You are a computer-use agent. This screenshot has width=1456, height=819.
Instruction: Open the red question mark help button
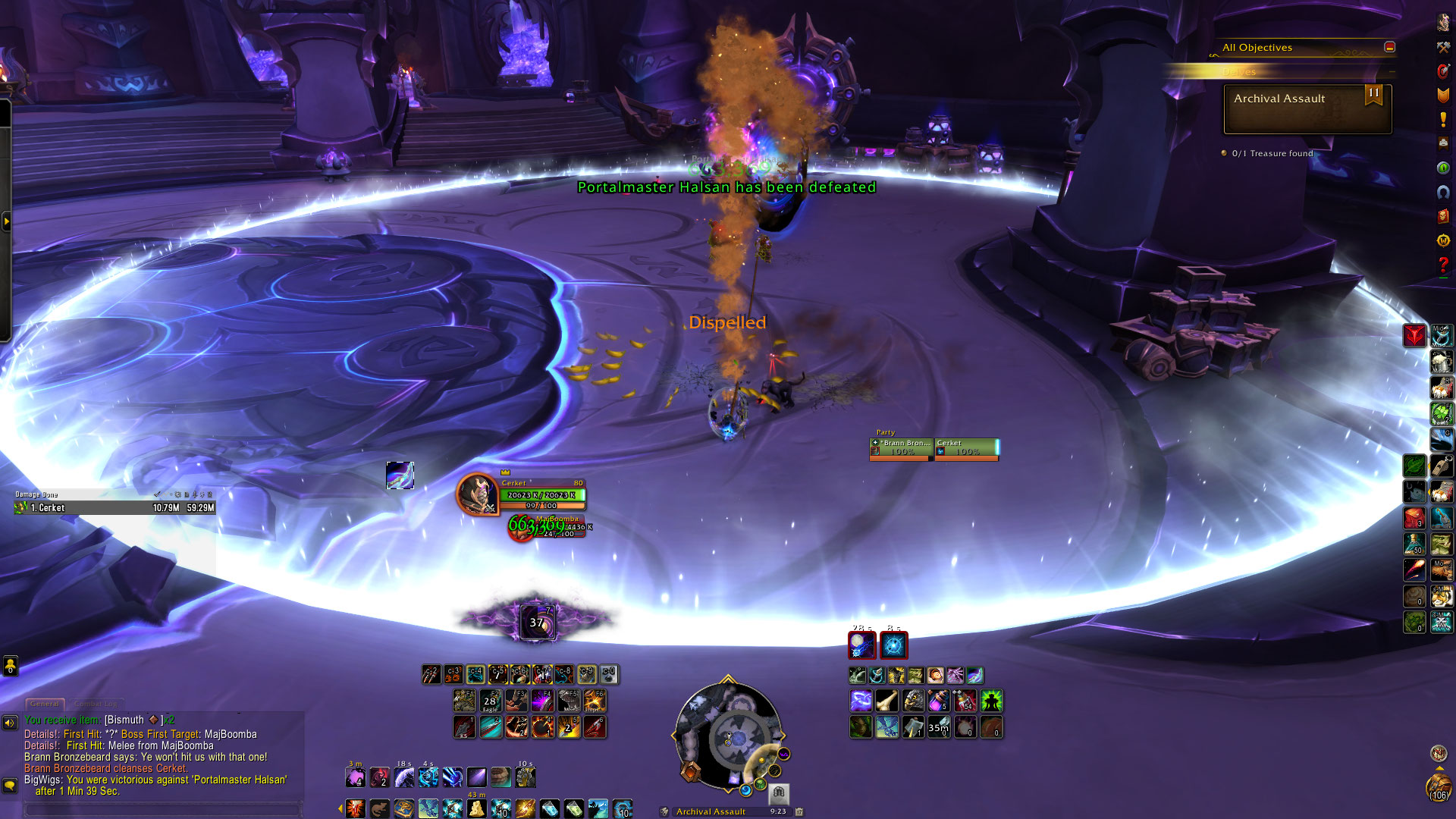point(1443,265)
